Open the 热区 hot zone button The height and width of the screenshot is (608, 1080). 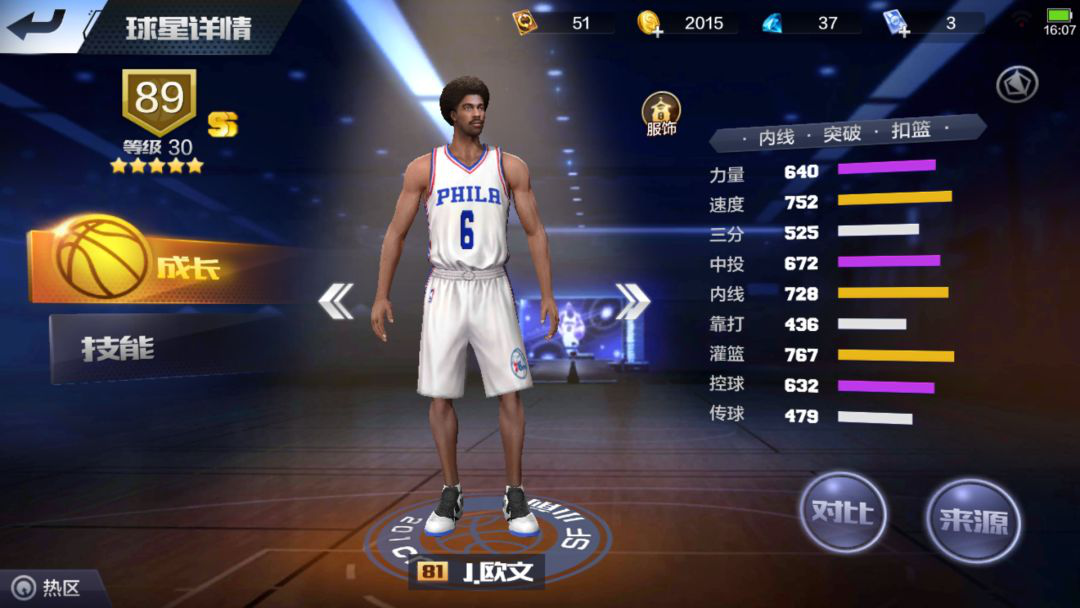coord(50,588)
